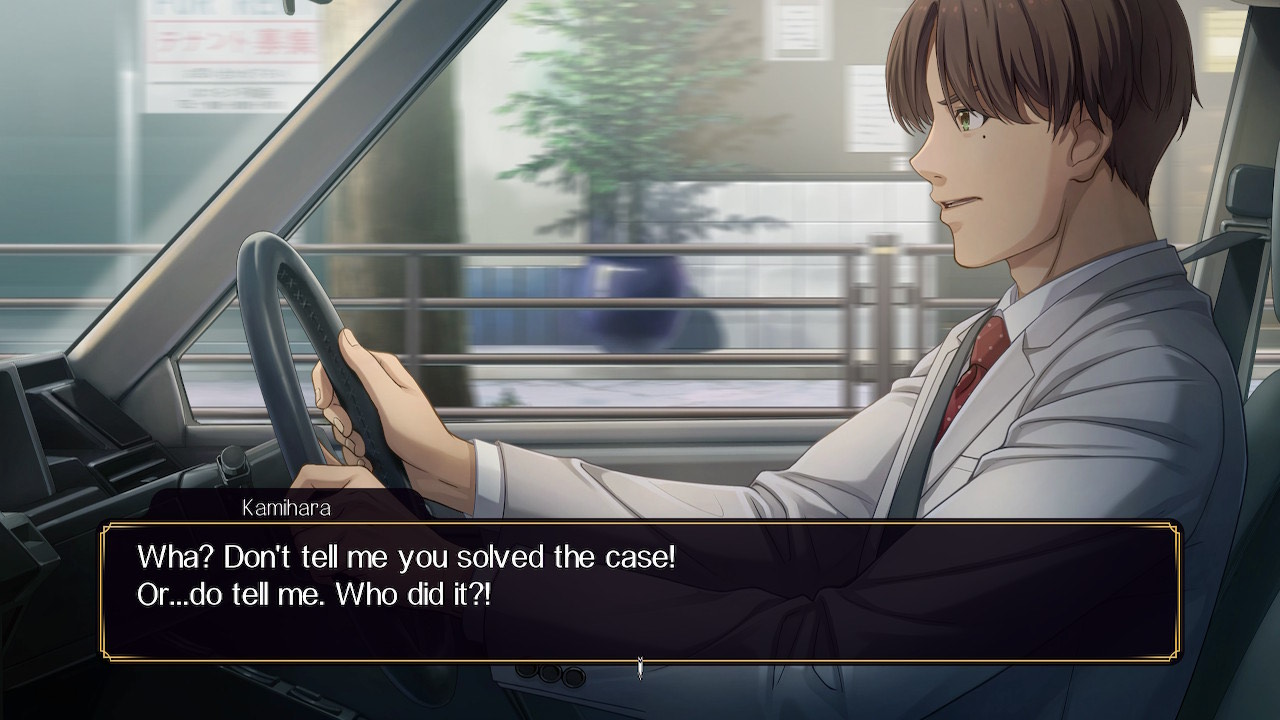Click Kamihara's dialogue box to advance
The height and width of the screenshot is (720, 1280).
pos(640,590)
